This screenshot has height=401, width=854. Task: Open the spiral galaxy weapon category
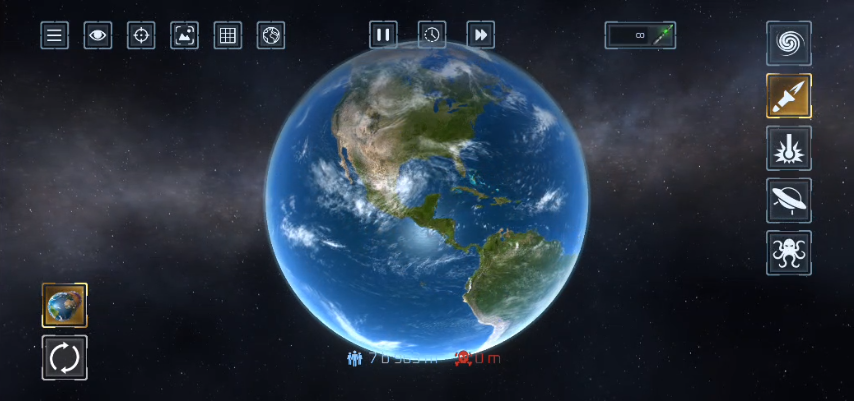point(789,43)
